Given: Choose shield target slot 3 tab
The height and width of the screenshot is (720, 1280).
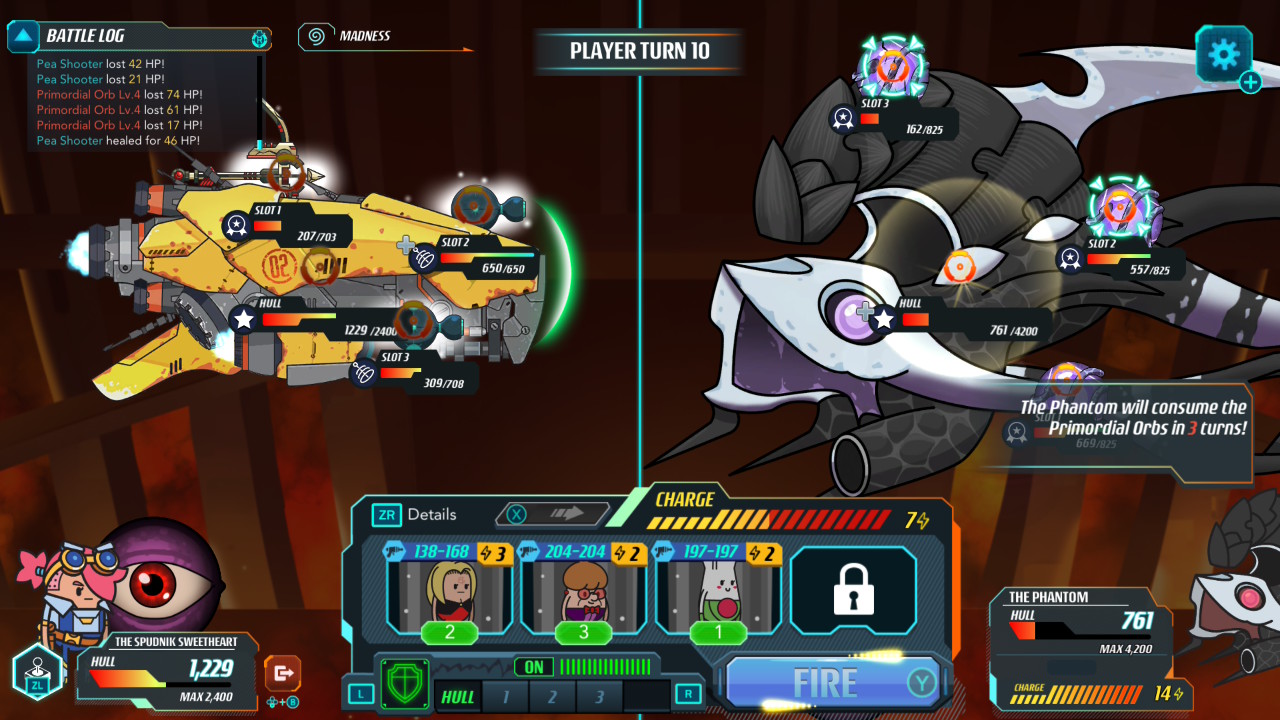Looking at the screenshot, I should click(599, 696).
